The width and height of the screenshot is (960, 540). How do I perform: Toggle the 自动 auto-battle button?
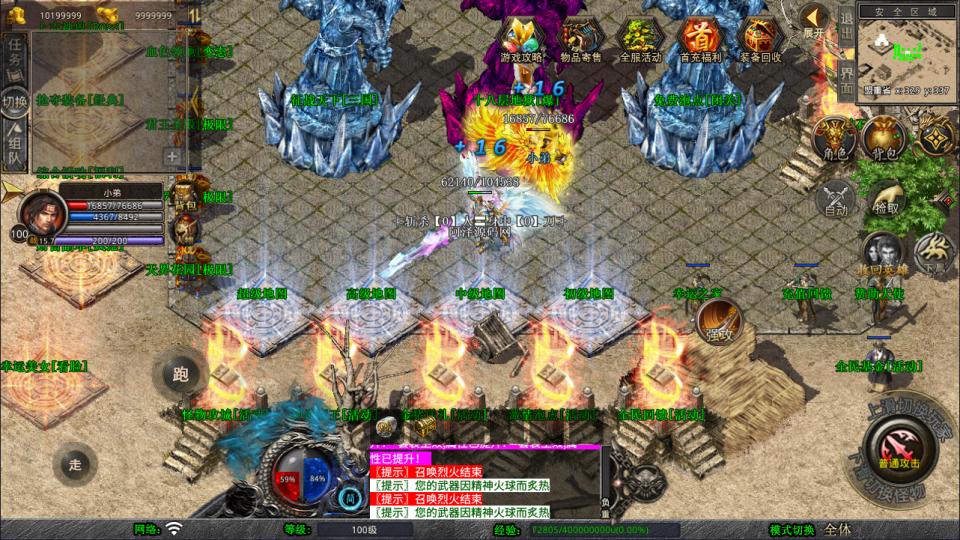836,198
